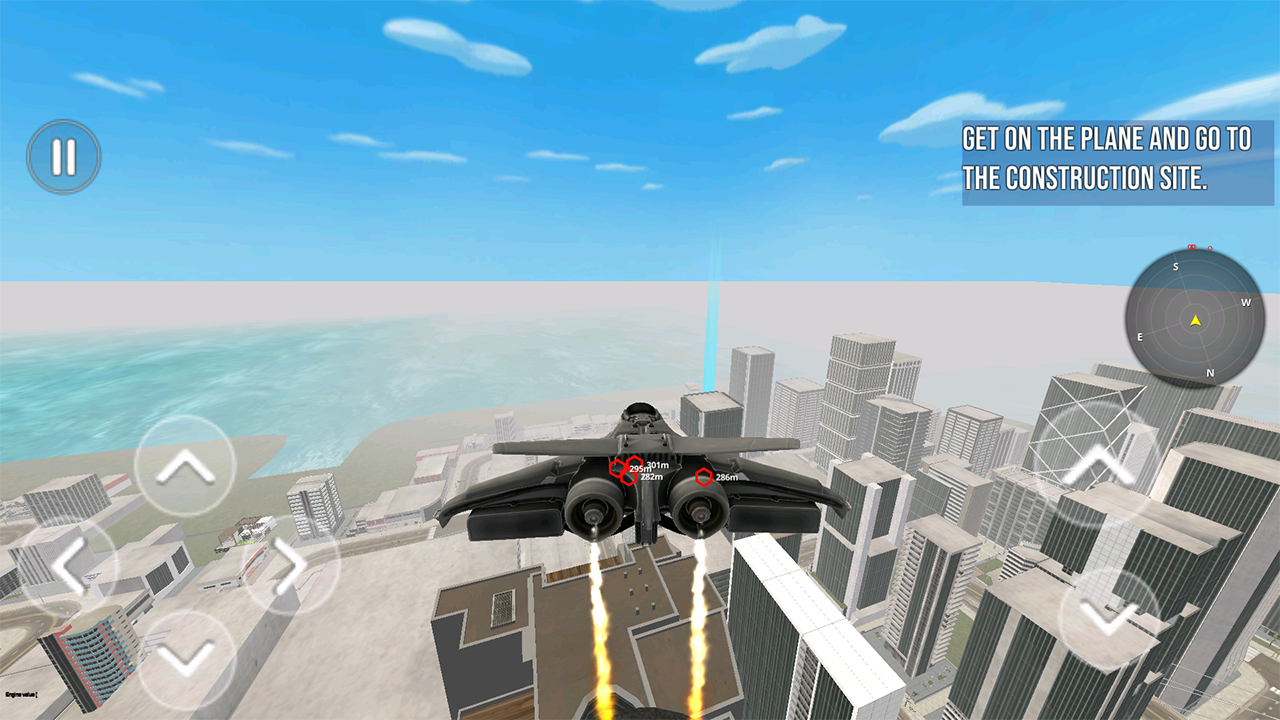Tap the red target marker labeled 286m
1280x720 pixels.
point(704,477)
